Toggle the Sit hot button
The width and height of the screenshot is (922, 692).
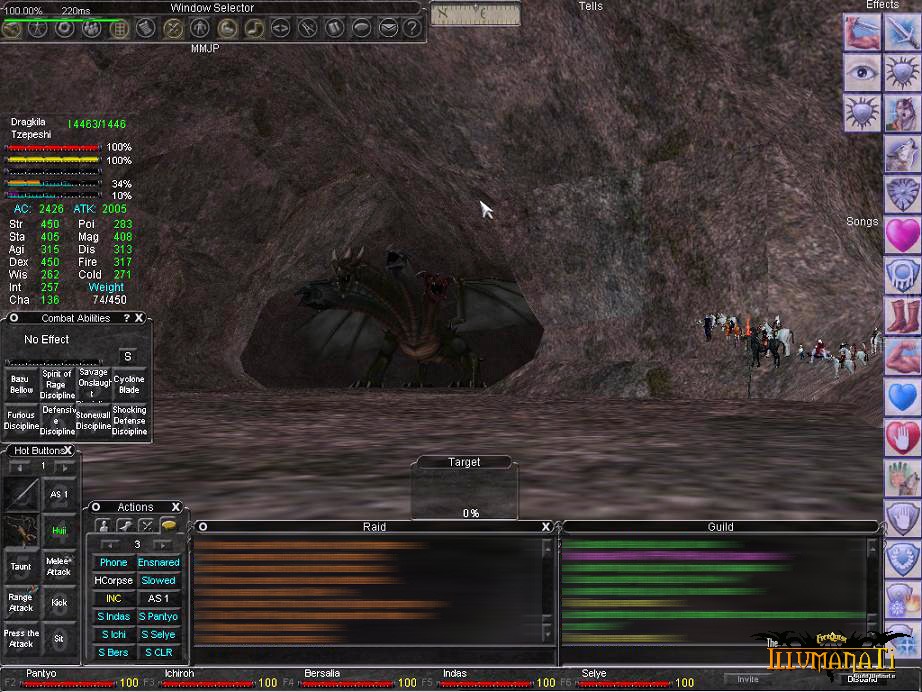[59, 638]
